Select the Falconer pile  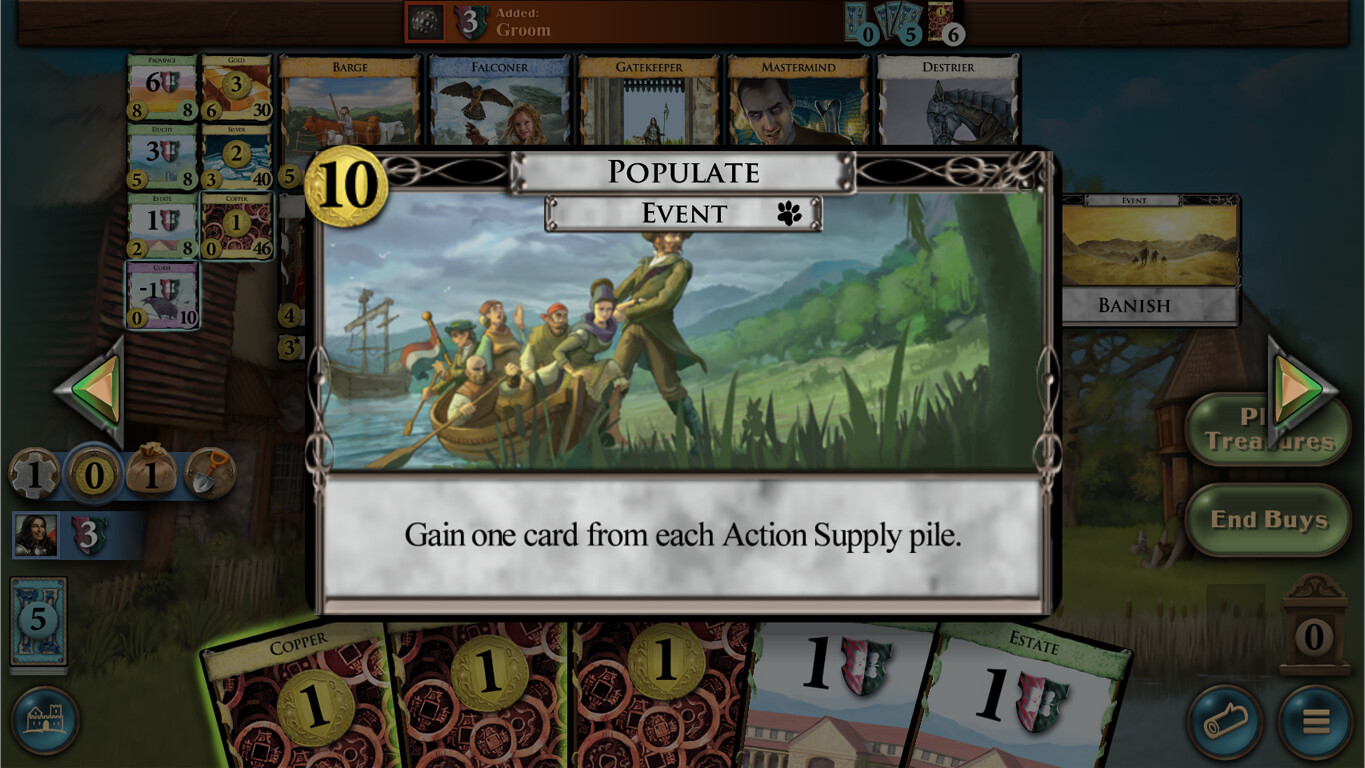497,100
